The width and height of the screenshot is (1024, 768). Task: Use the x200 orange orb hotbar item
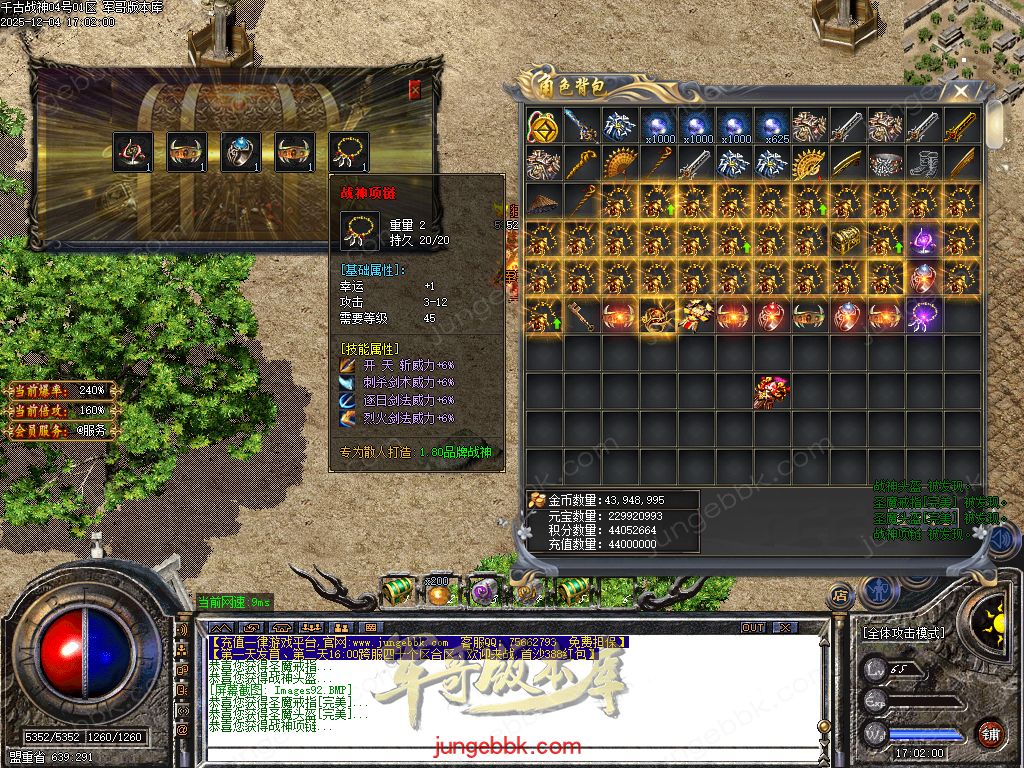coord(439,593)
